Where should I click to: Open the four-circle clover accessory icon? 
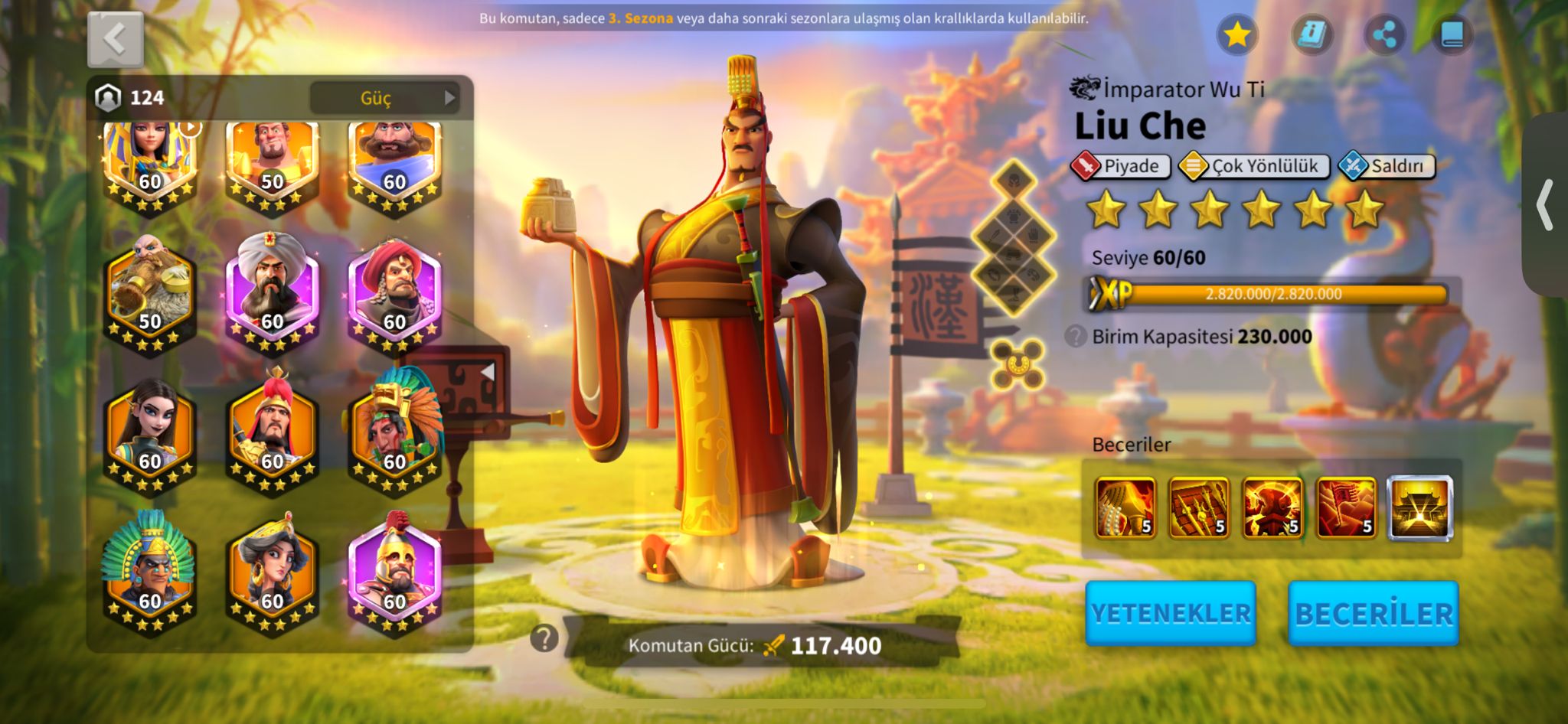coord(1018,364)
